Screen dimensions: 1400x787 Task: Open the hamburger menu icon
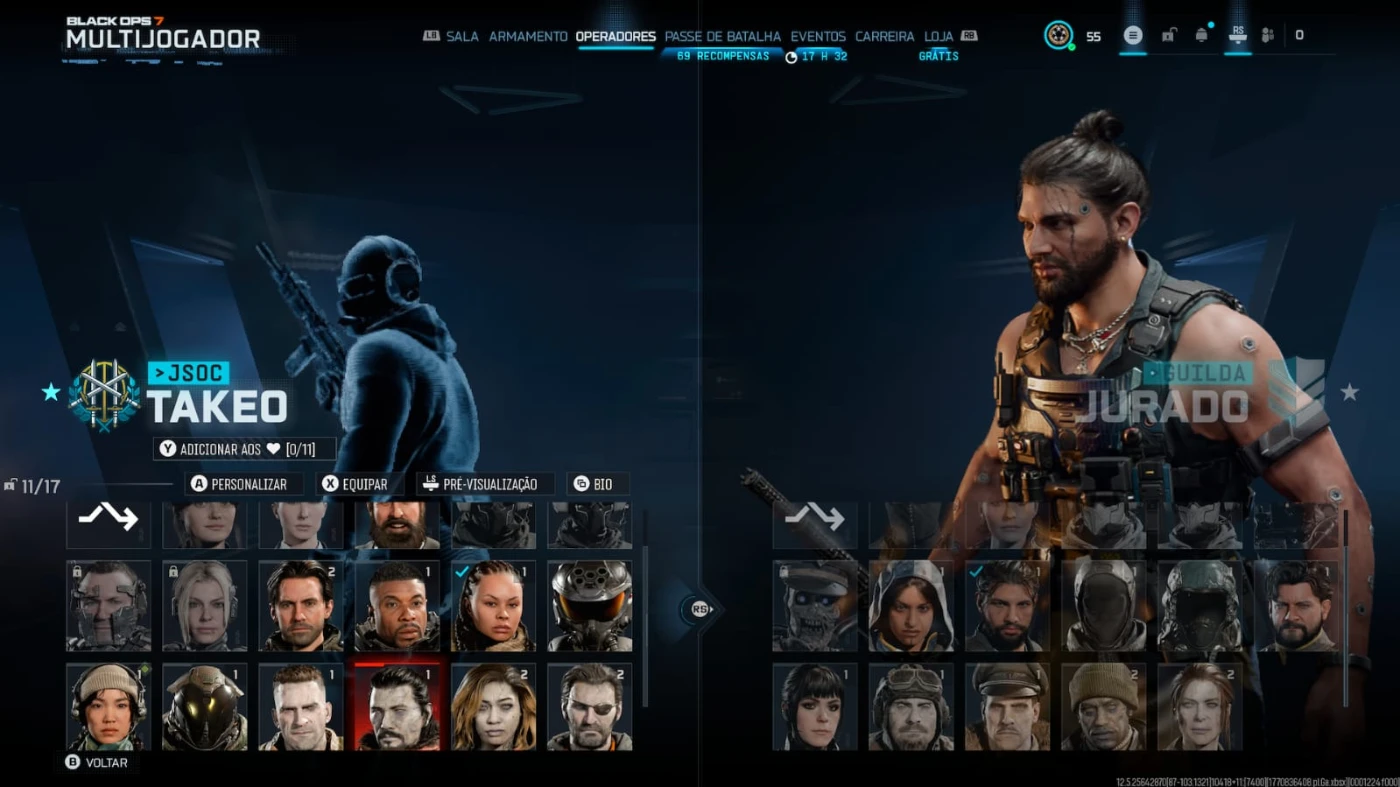1132,35
